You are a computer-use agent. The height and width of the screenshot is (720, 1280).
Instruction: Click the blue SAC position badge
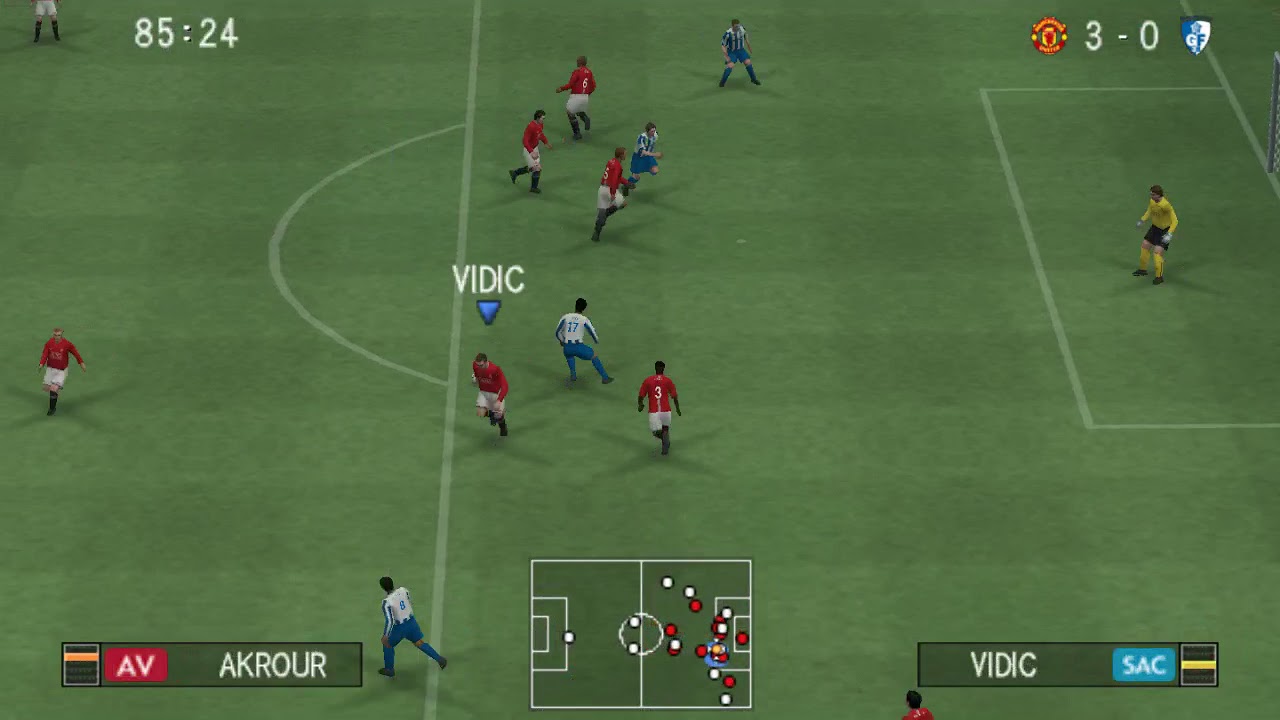pos(1143,665)
